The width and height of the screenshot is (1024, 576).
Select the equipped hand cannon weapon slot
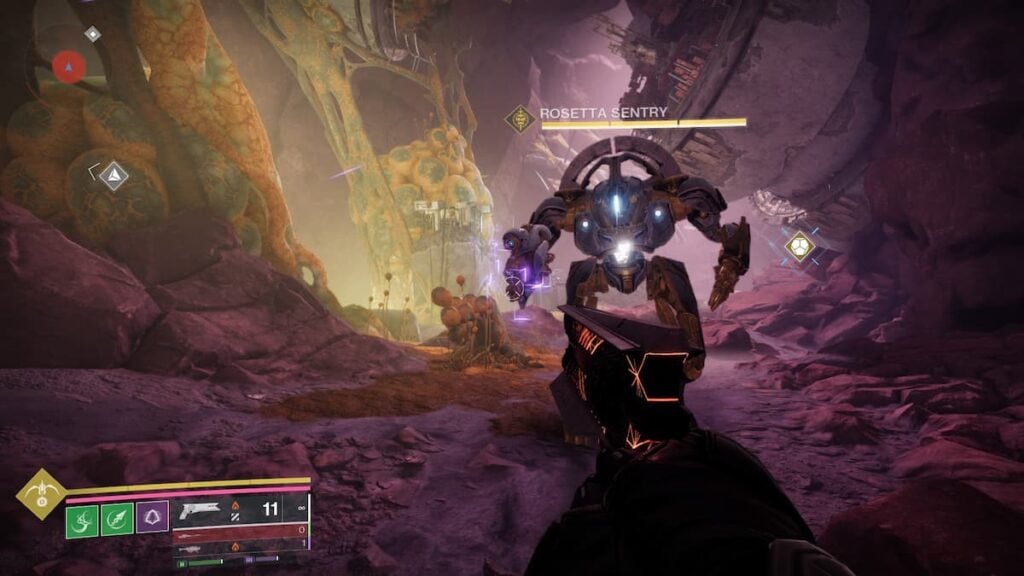point(240,510)
